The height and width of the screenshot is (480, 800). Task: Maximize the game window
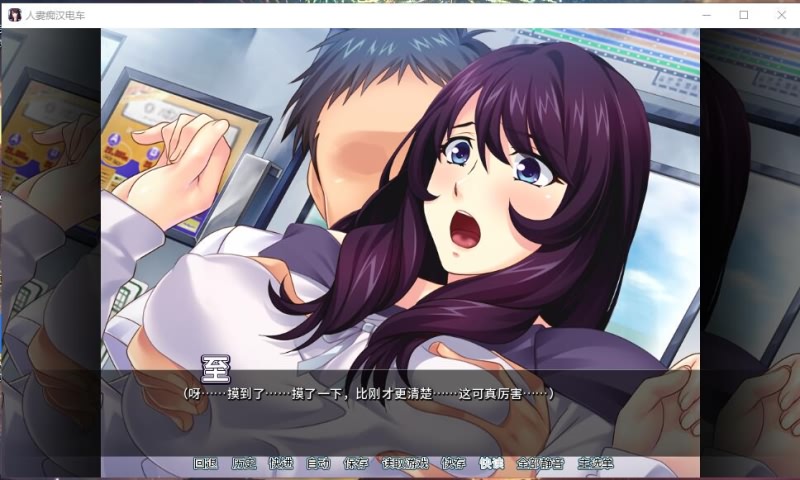click(744, 15)
